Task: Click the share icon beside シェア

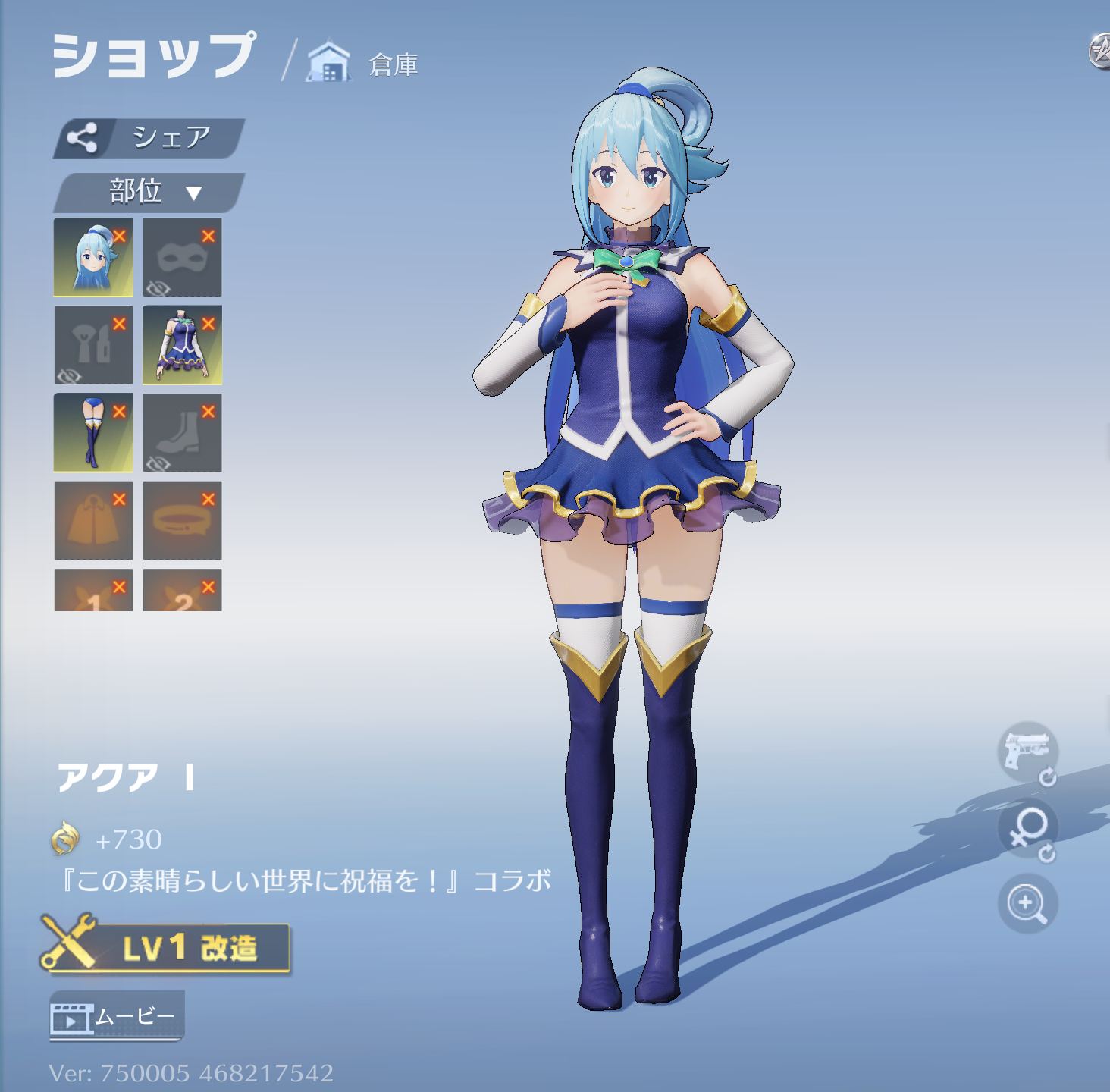Action: [84, 138]
